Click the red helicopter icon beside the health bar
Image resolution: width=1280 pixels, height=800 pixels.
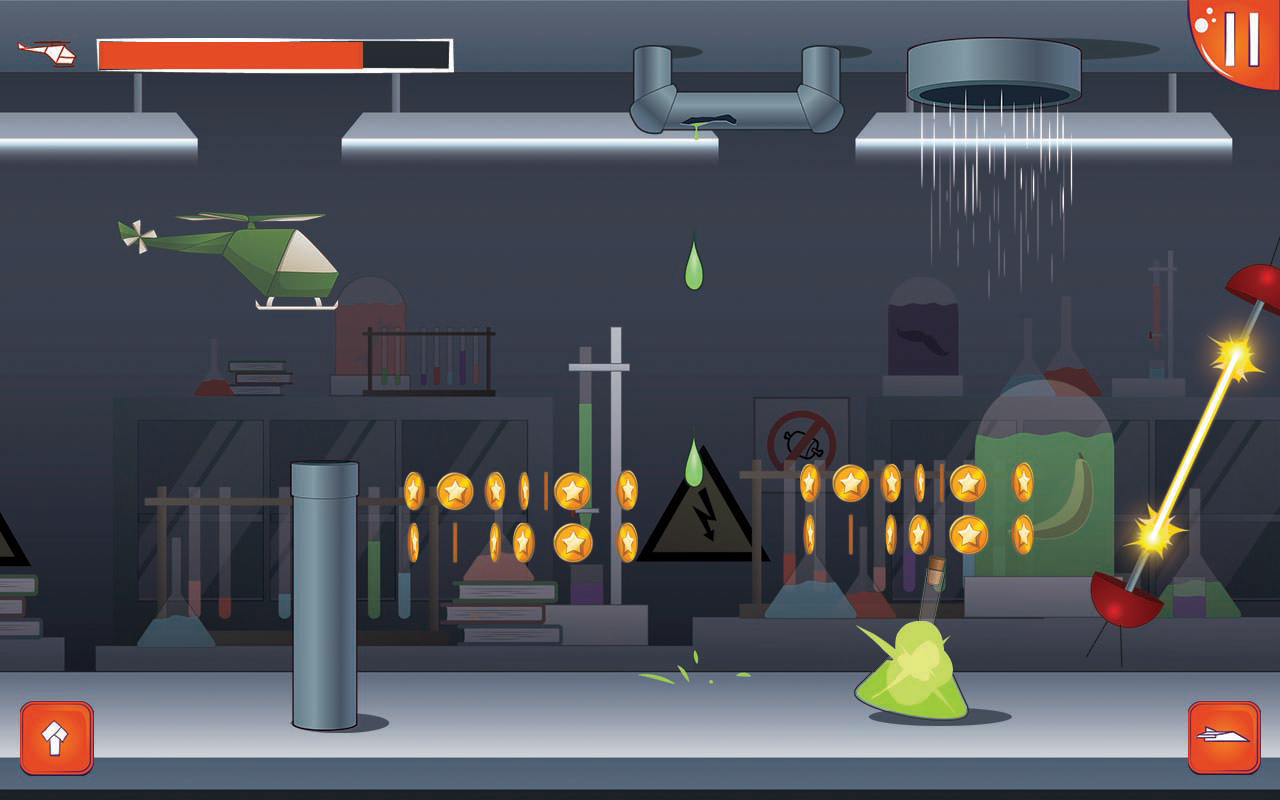point(45,55)
